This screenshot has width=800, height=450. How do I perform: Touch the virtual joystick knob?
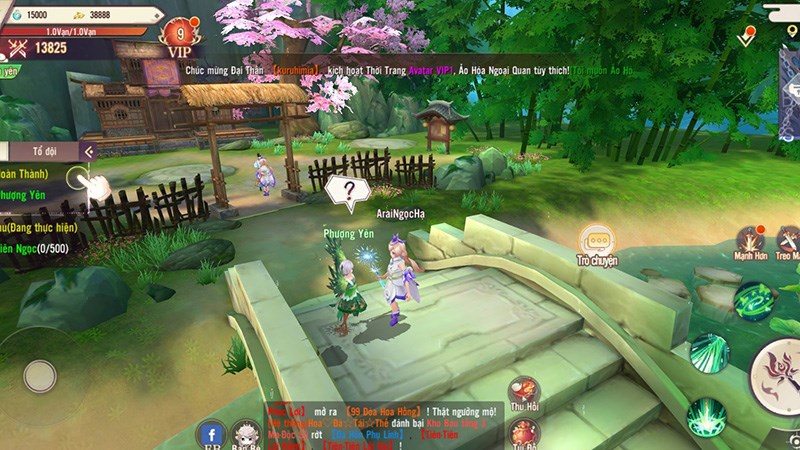pos(39,376)
